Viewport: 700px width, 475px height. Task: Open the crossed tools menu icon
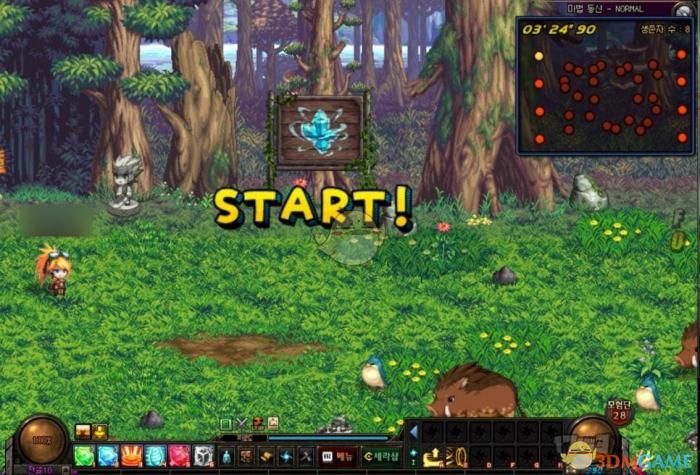point(306,456)
